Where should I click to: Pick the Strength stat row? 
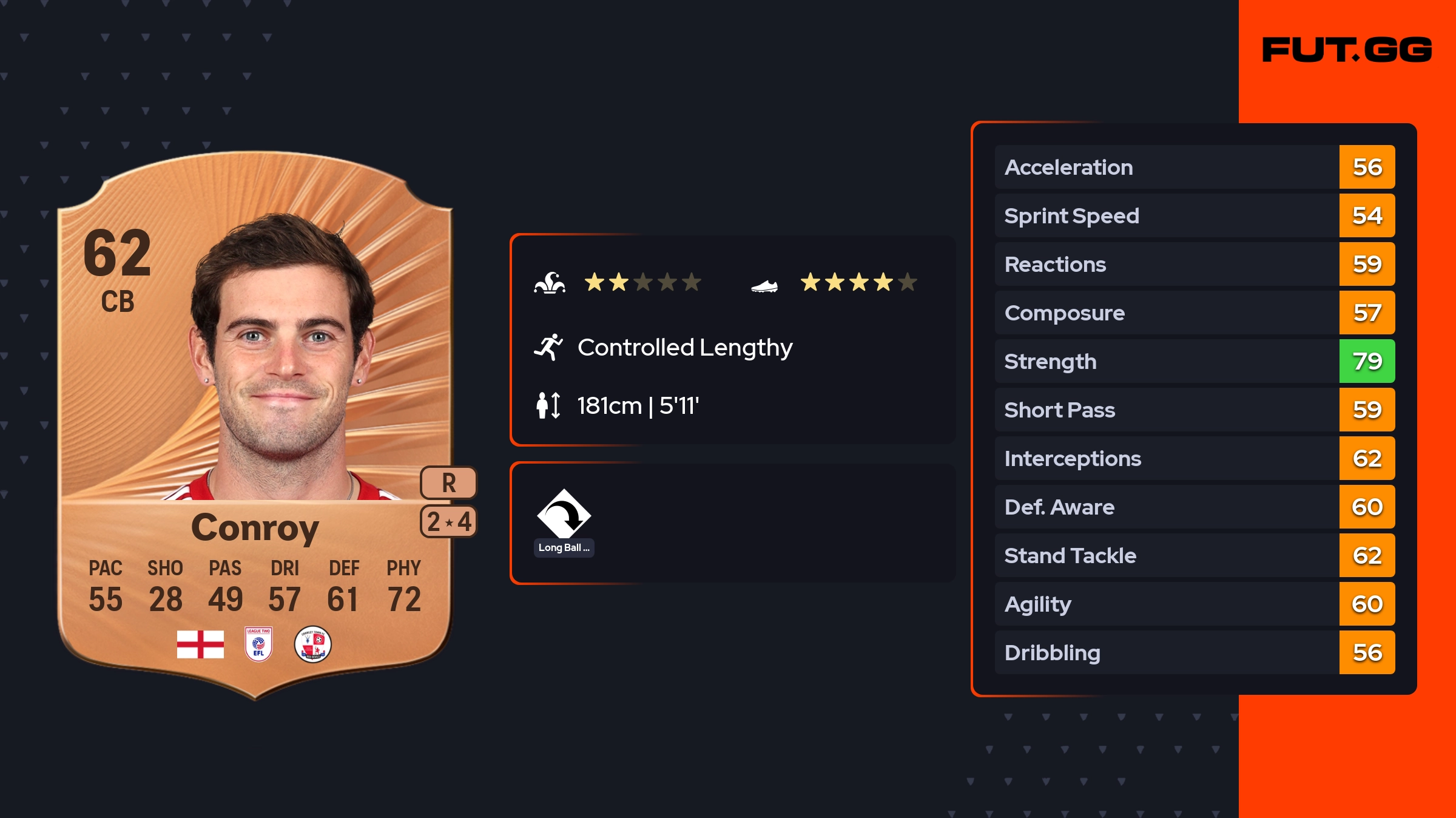coord(1194,361)
